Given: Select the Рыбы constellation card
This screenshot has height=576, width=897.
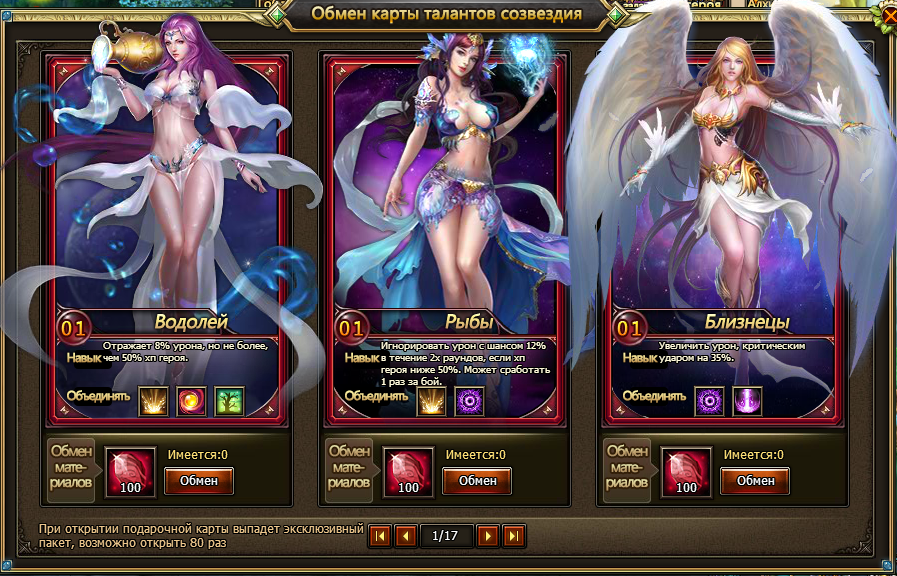Looking at the screenshot, I should click(447, 200).
